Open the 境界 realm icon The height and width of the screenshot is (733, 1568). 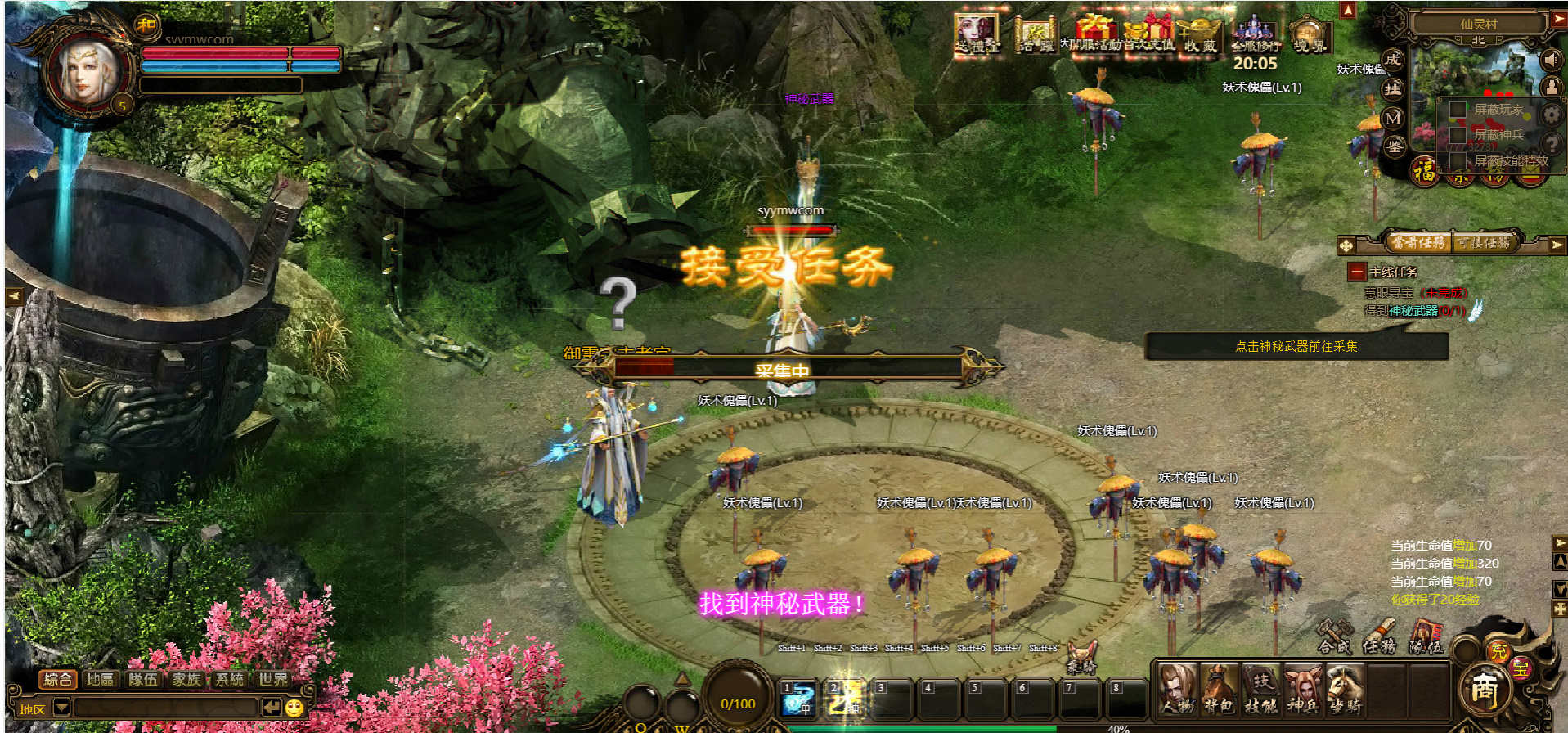coord(1310,37)
